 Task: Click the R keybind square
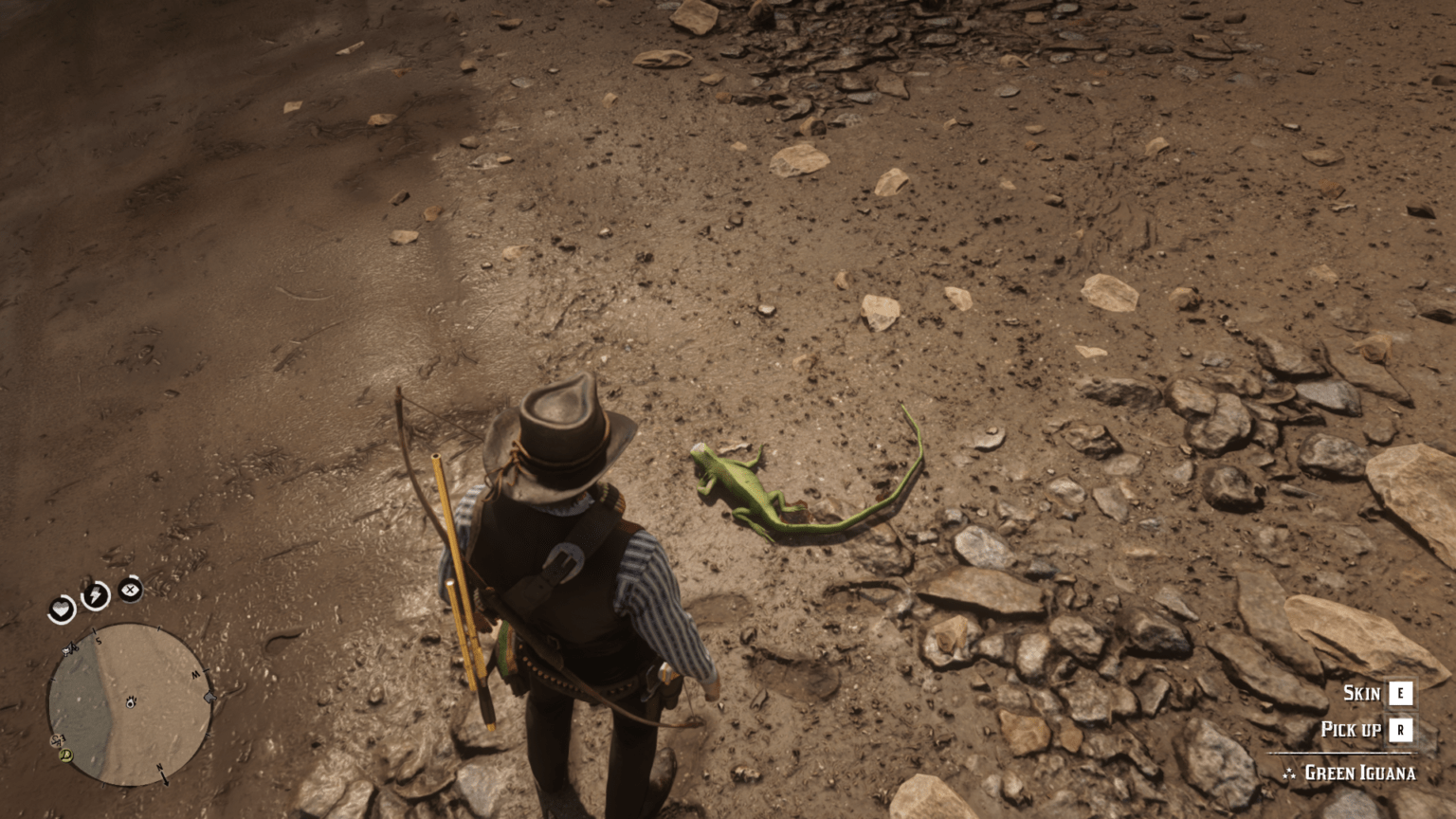[1400, 729]
